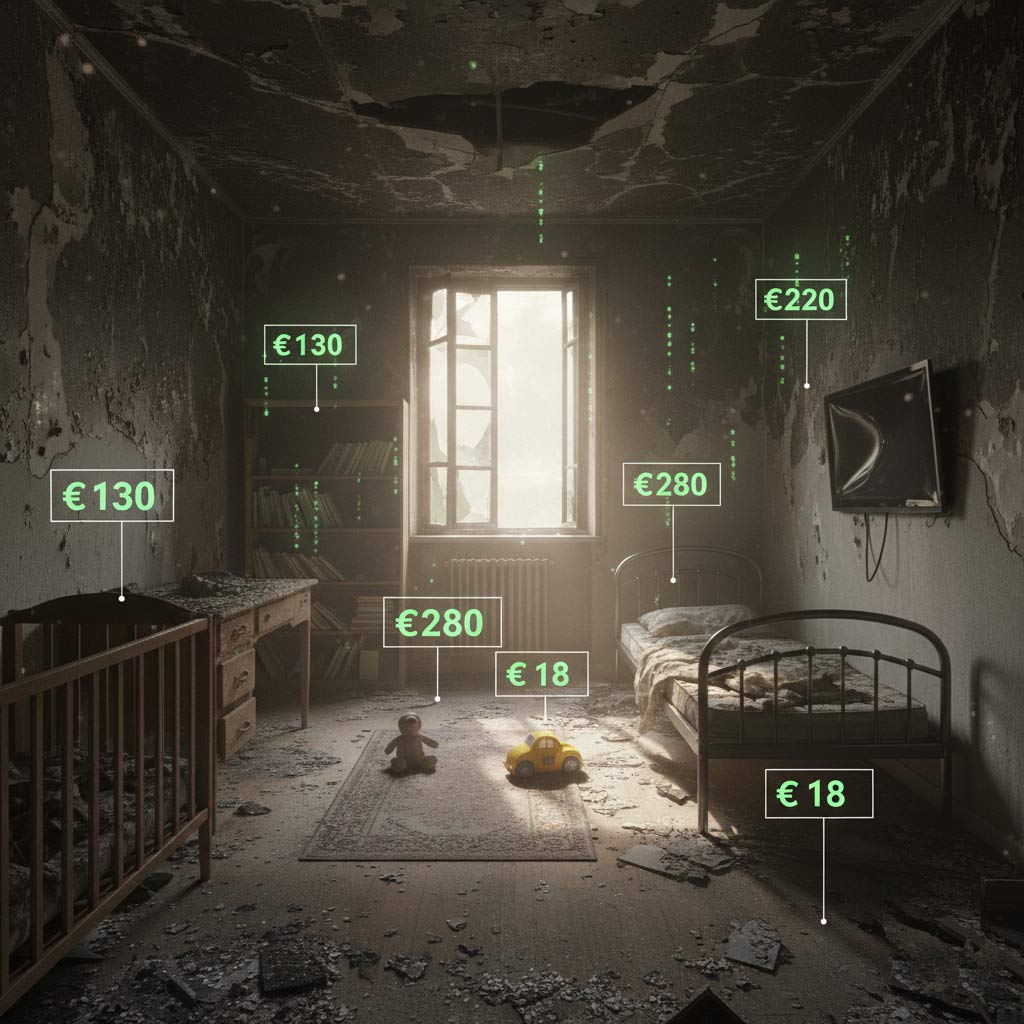
Task: Click the €130 tag above the bookshelf
Action: point(309,345)
